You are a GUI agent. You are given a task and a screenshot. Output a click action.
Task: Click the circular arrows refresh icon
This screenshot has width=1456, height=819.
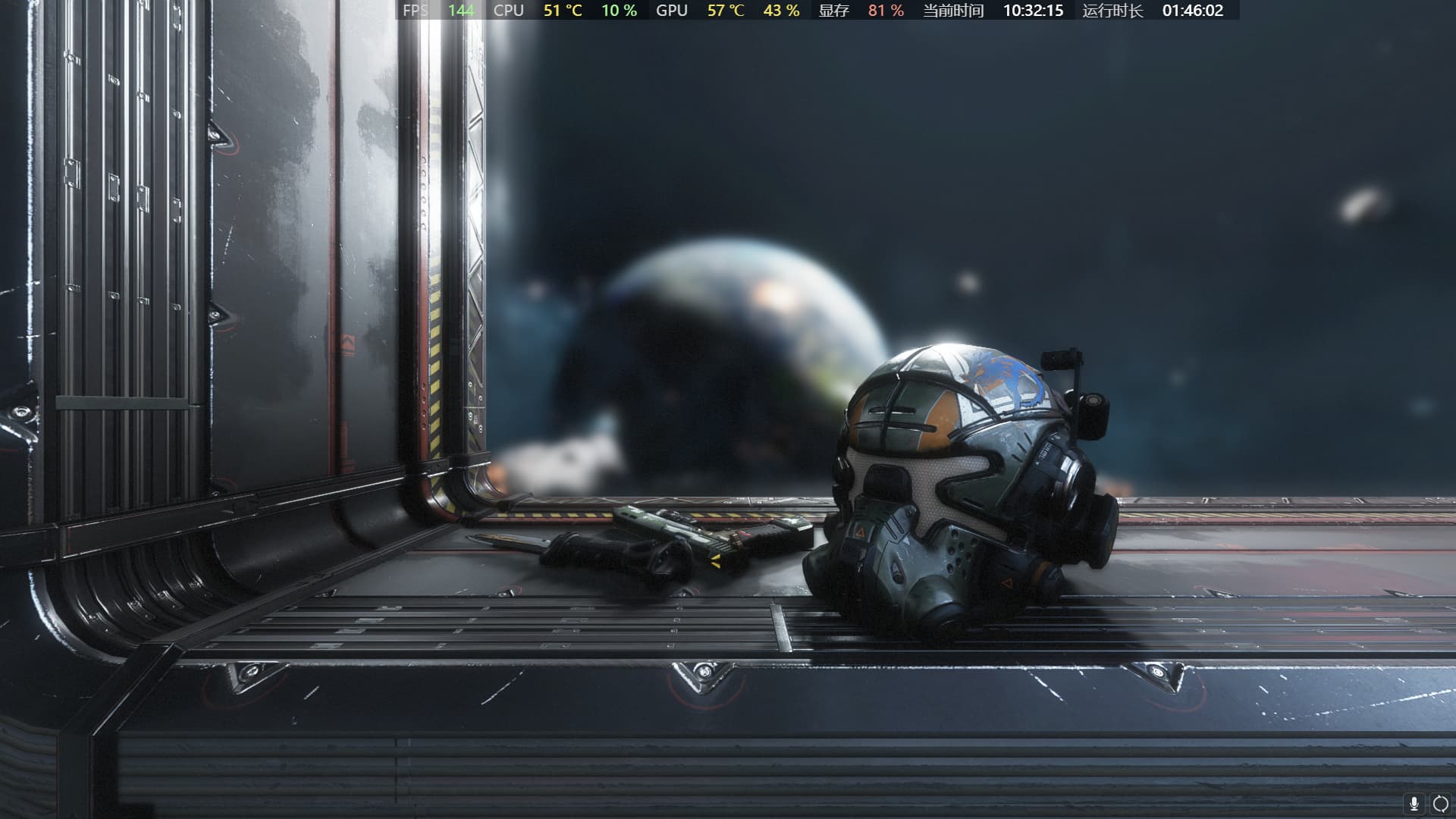click(x=1440, y=804)
